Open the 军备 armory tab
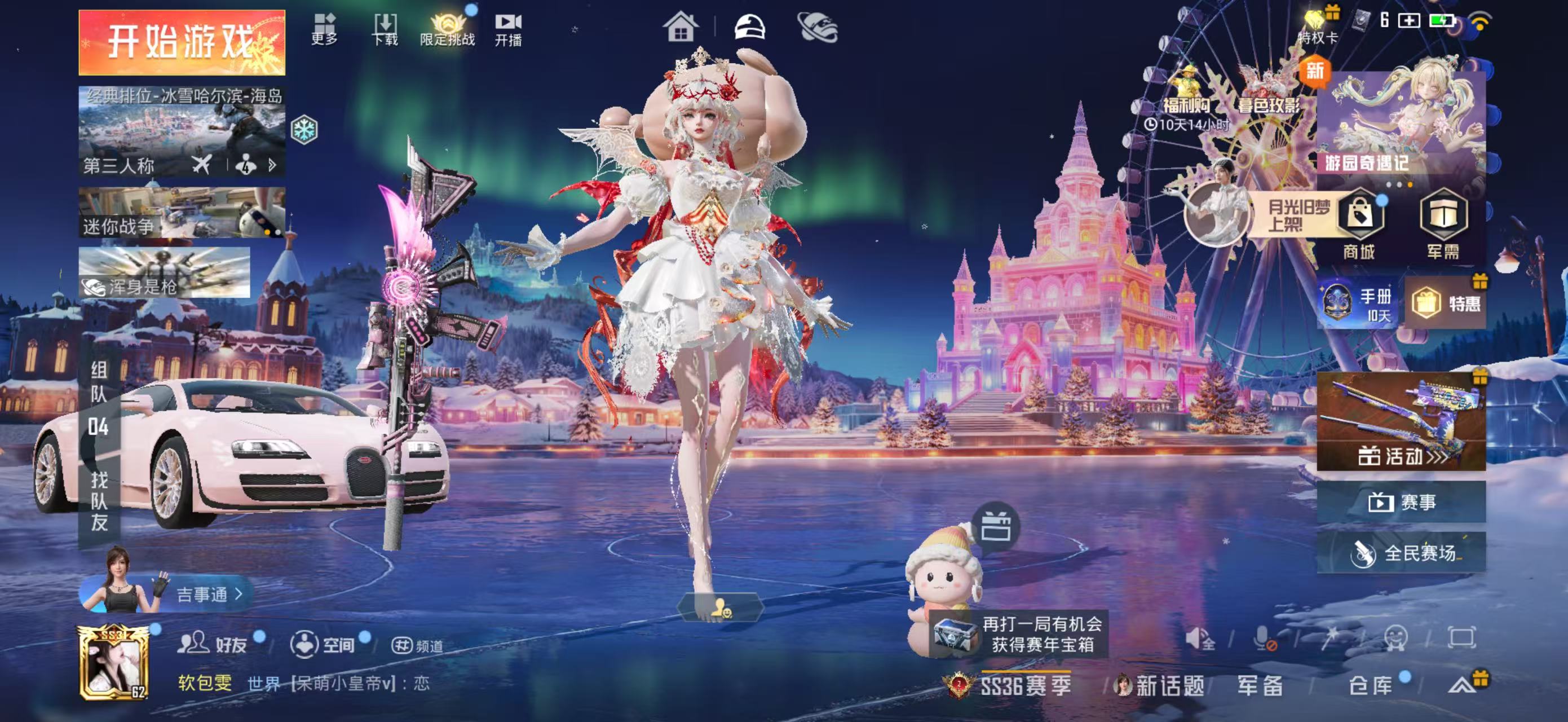Screen dimensions: 1568x722 point(1260,685)
